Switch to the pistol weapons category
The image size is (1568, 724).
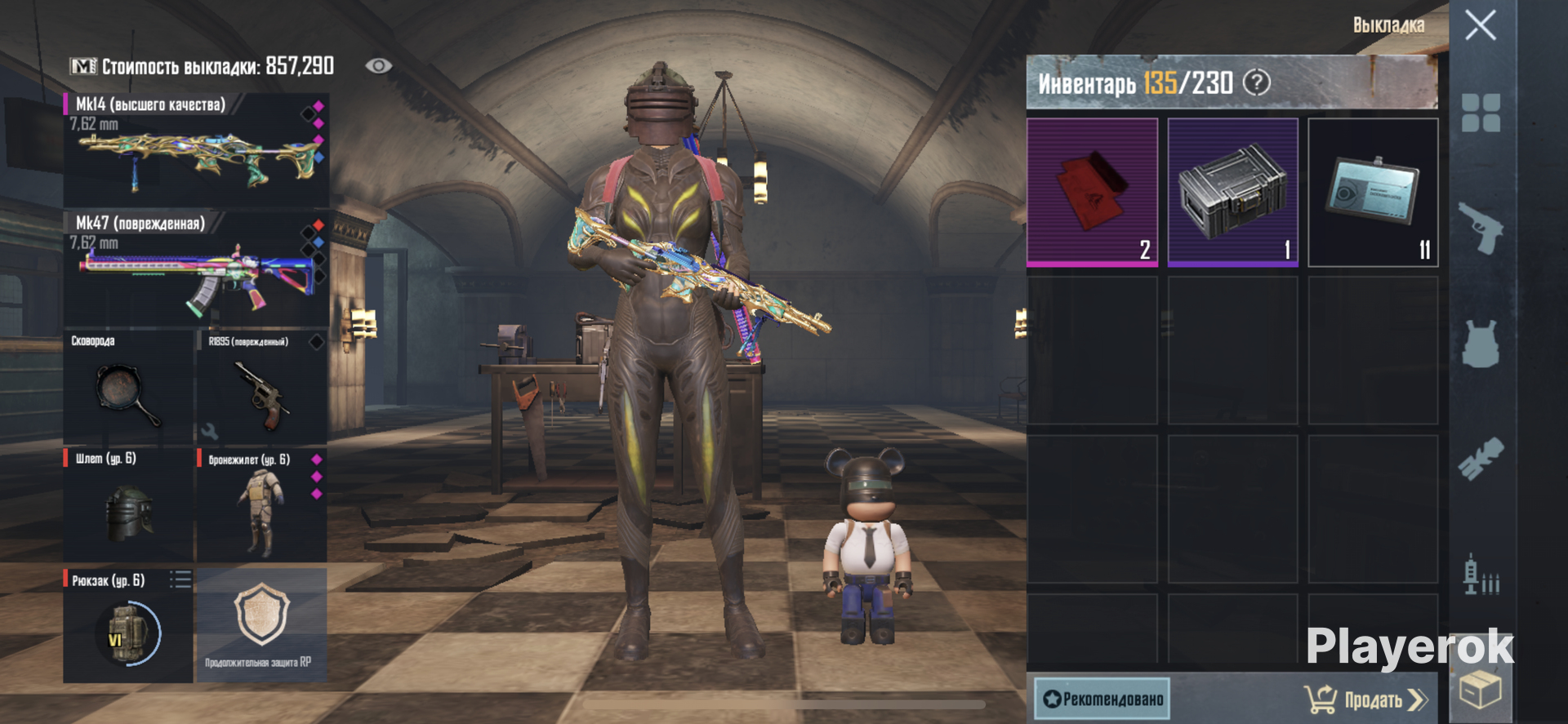1480,228
